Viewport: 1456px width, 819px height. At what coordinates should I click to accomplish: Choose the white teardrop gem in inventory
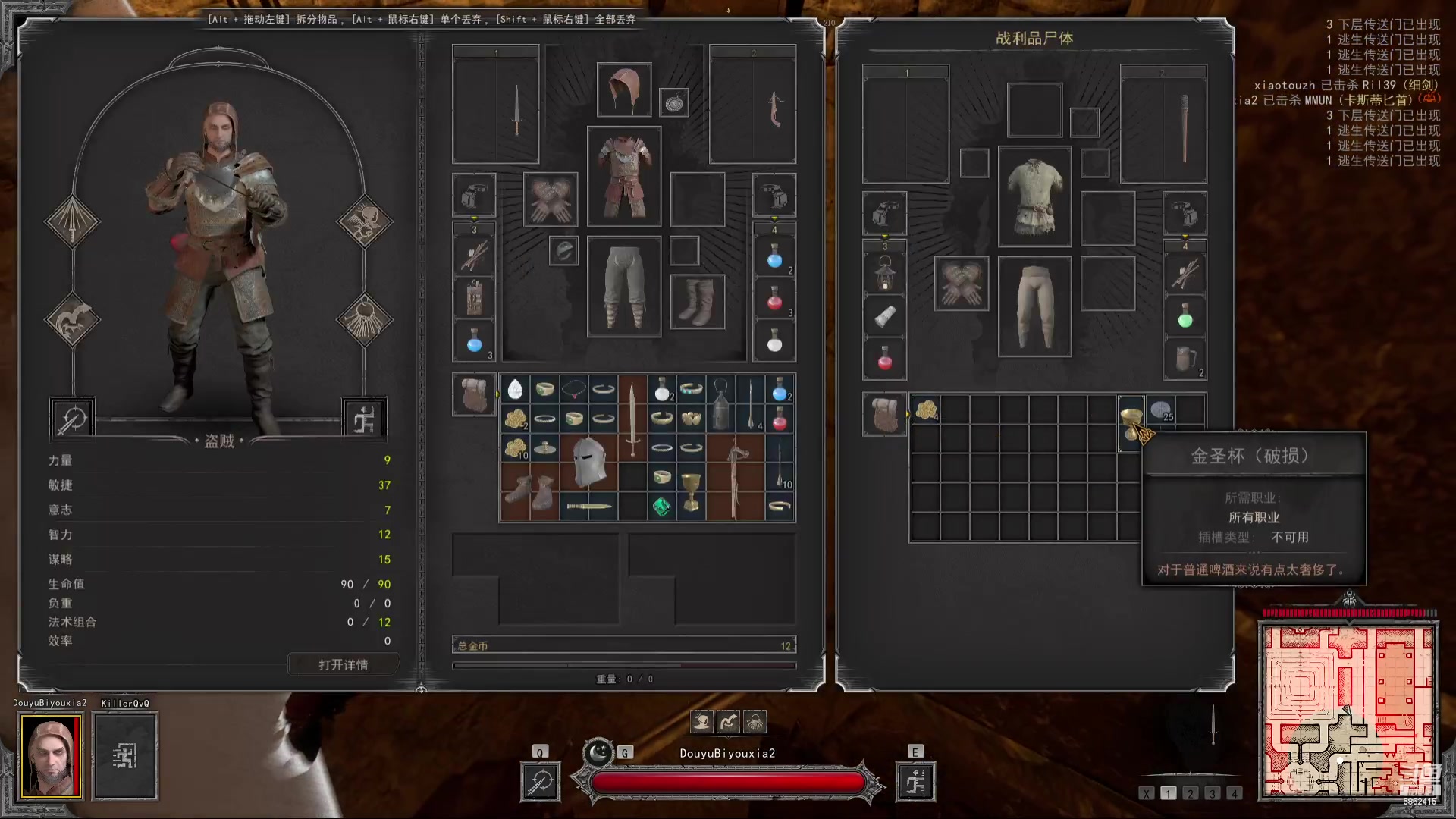pos(515,390)
